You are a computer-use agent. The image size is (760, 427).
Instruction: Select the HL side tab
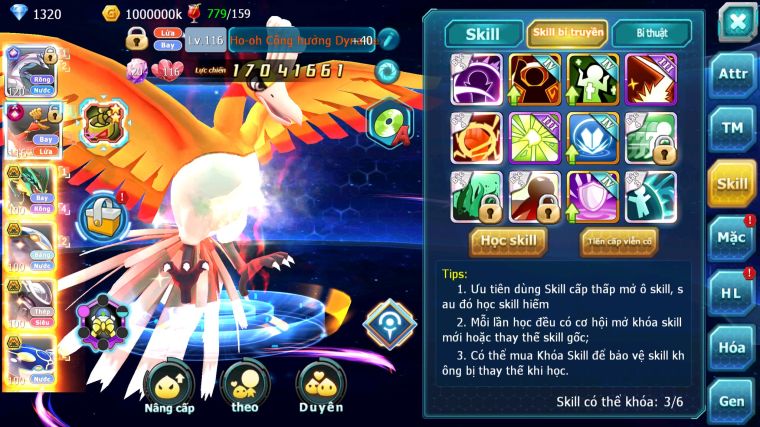732,292
